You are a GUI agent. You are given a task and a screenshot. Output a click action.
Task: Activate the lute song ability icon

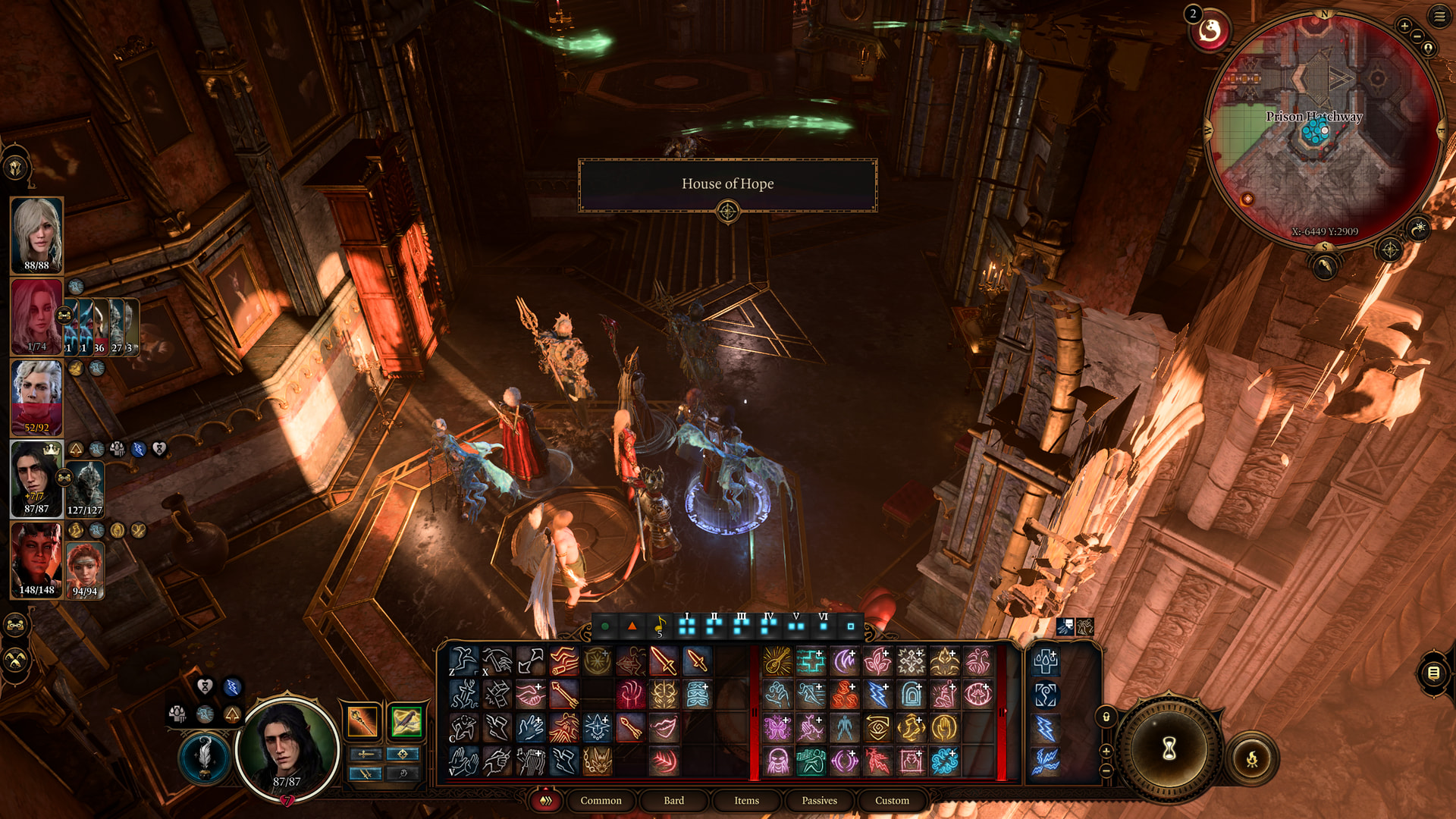[777, 661]
